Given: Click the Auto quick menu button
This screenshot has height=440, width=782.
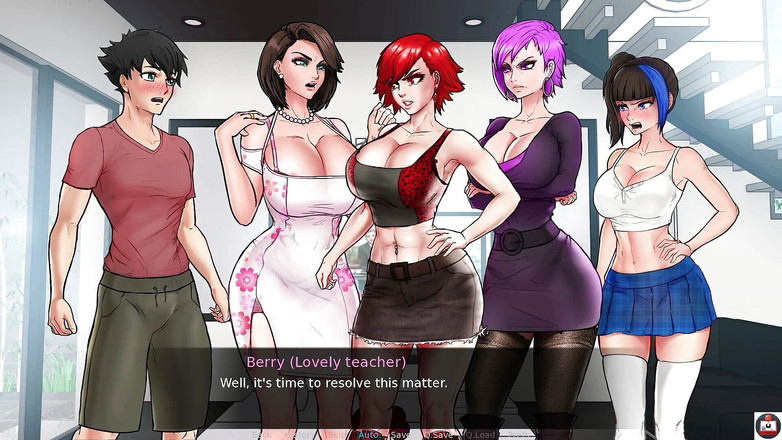Looking at the screenshot, I should (x=368, y=435).
